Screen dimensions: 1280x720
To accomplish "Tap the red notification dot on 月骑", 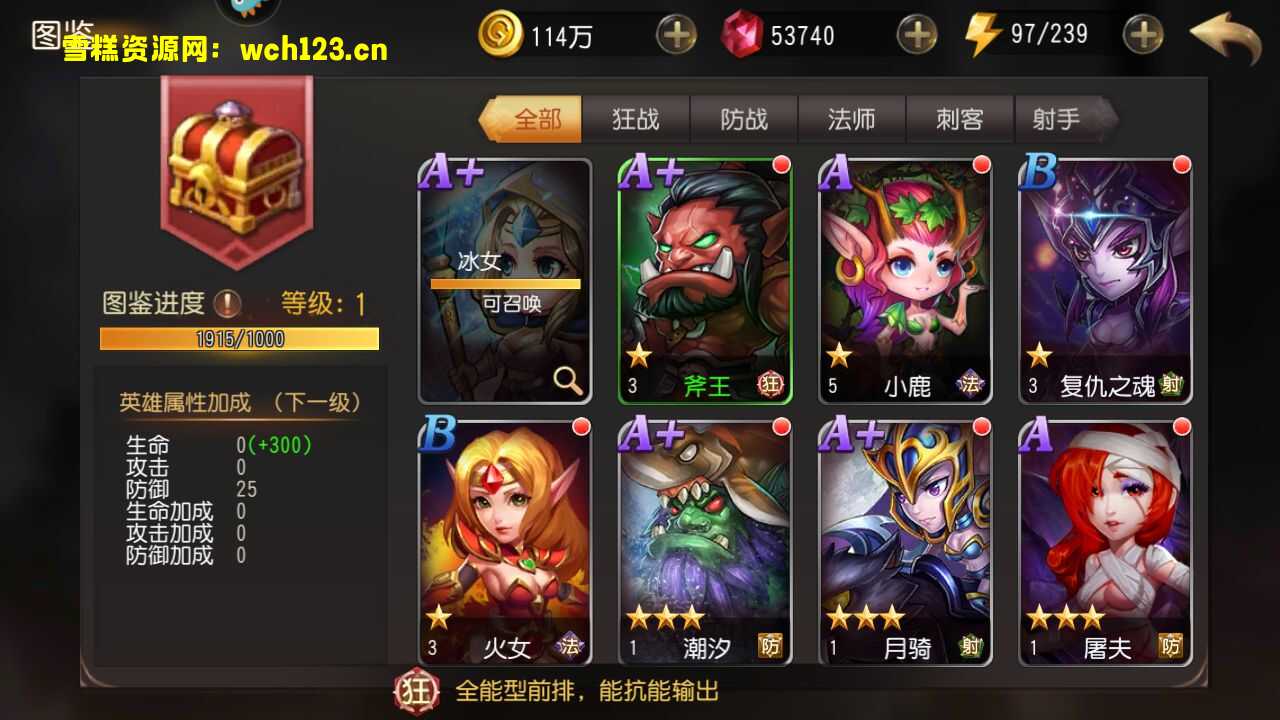I will [x=982, y=426].
